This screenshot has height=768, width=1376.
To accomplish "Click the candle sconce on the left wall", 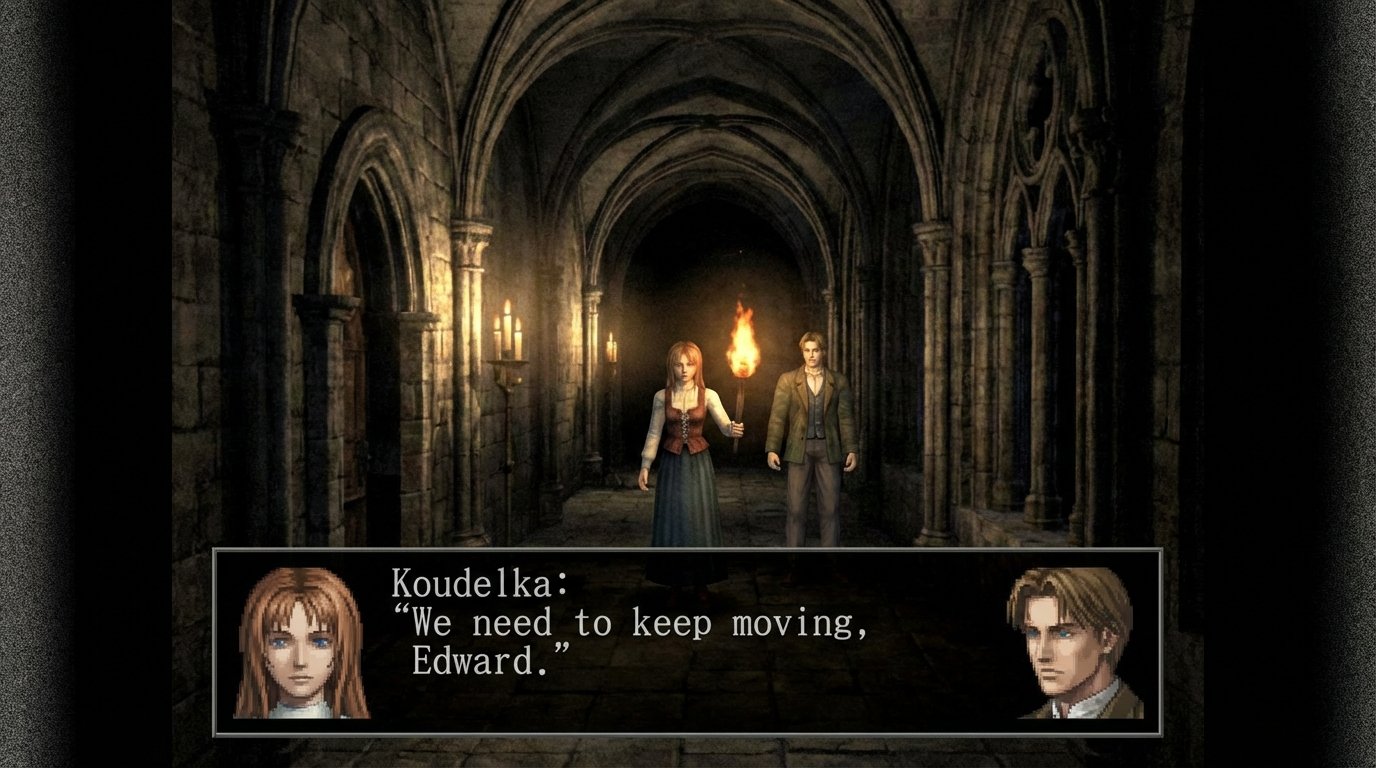I will tap(510, 330).
